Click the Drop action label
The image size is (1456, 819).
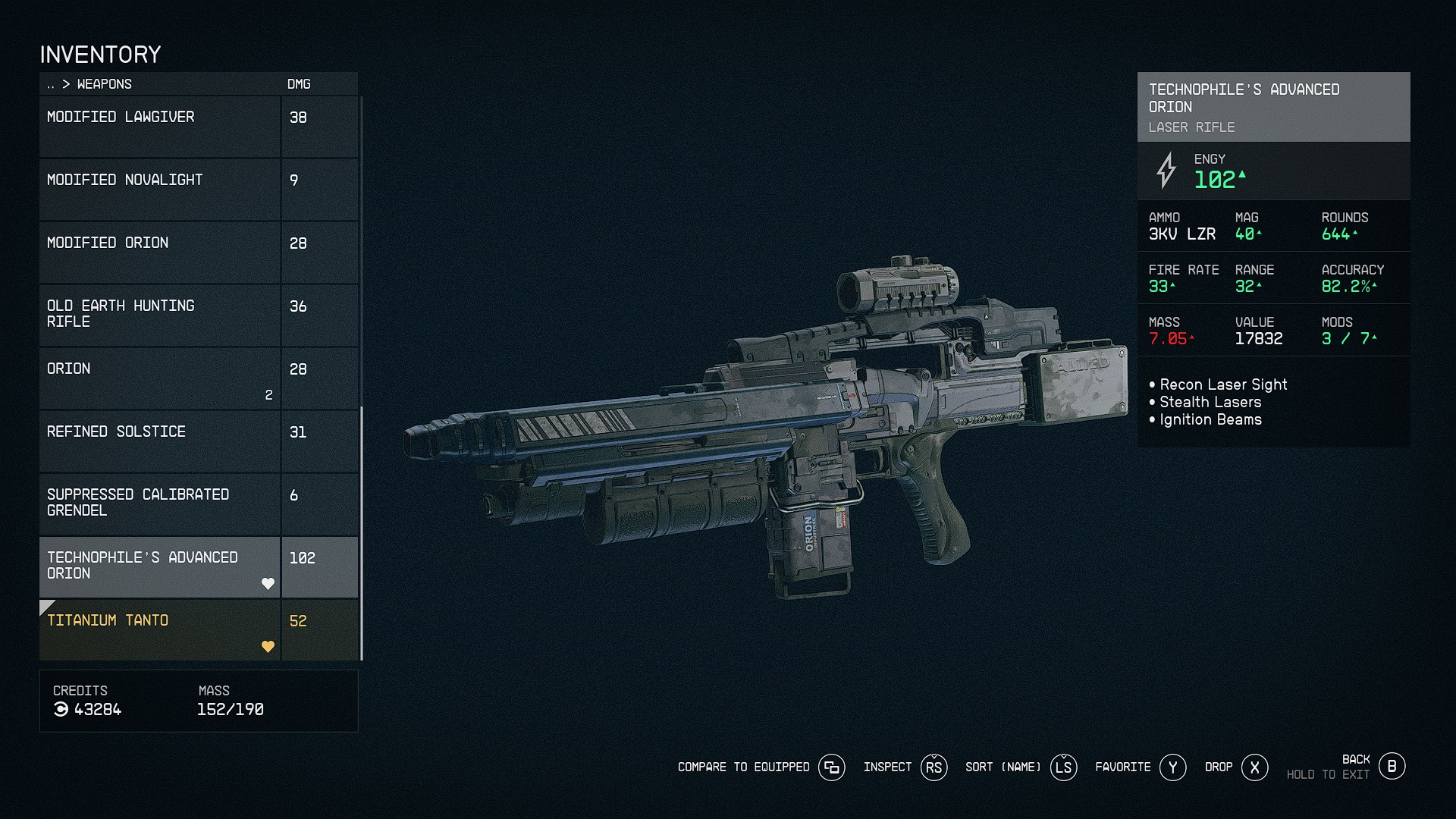point(1219,767)
